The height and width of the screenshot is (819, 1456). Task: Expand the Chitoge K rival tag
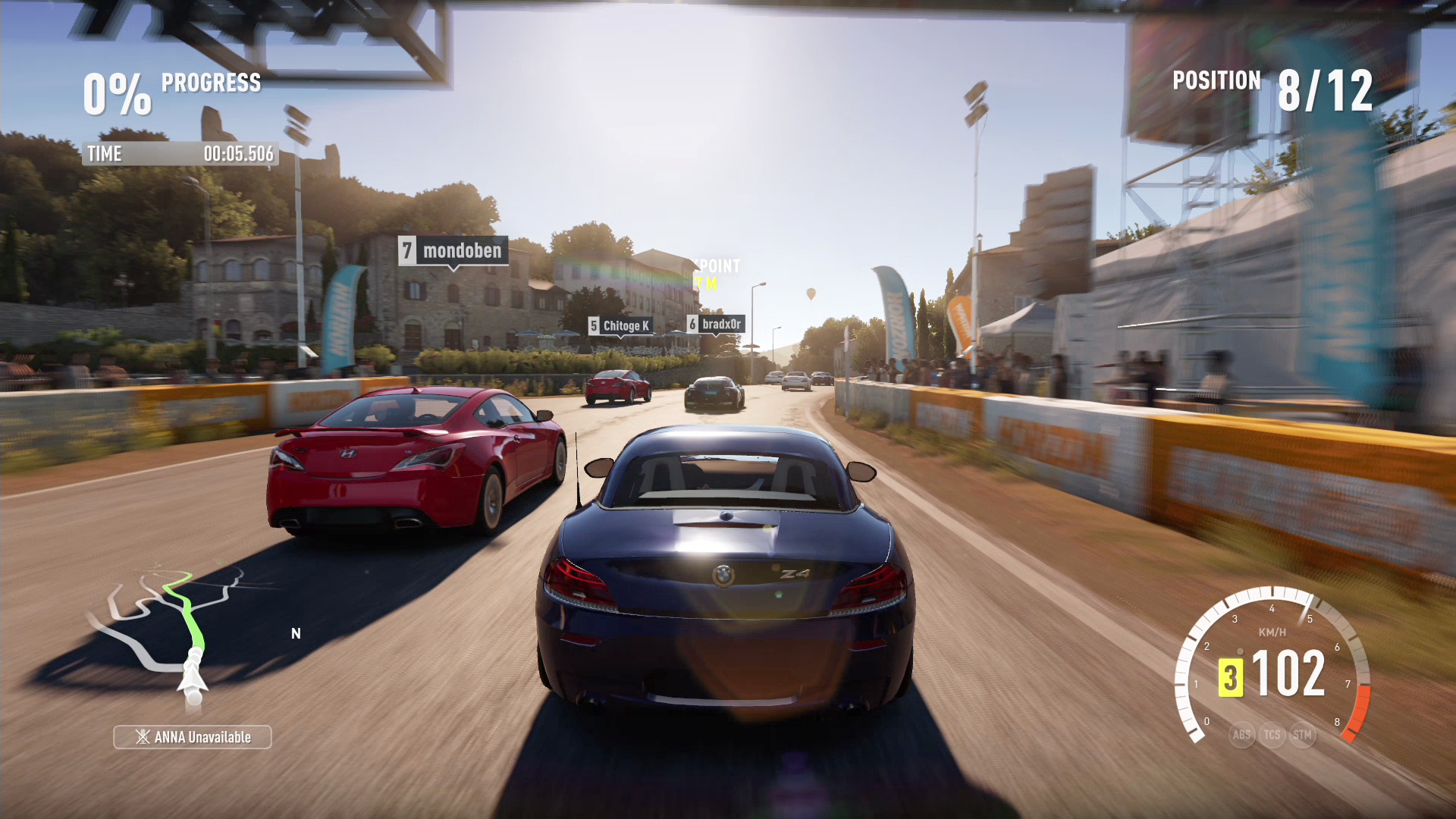coord(619,325)
